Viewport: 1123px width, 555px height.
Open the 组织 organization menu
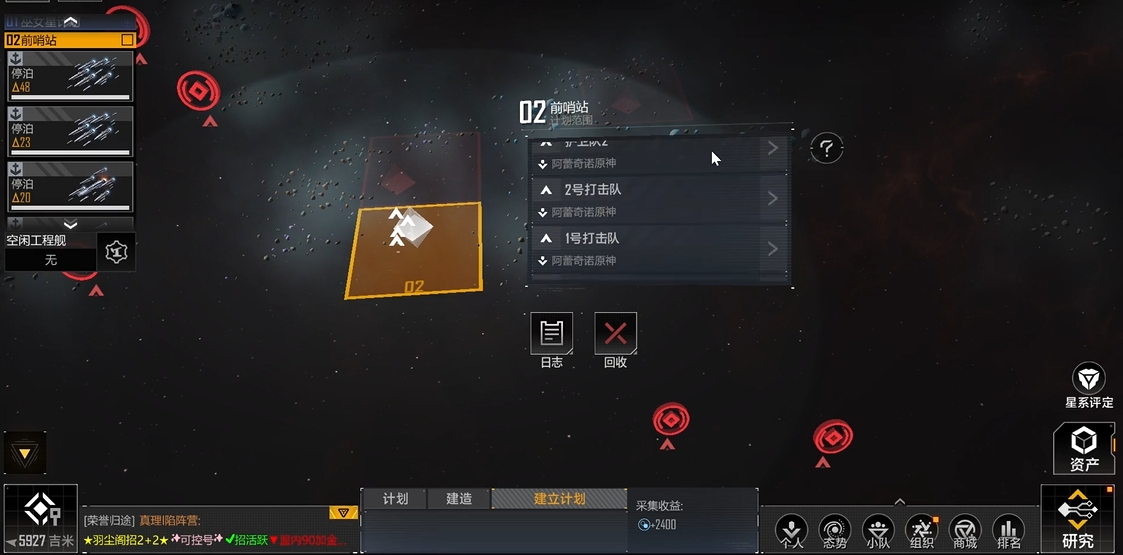[x=921, y=531]
